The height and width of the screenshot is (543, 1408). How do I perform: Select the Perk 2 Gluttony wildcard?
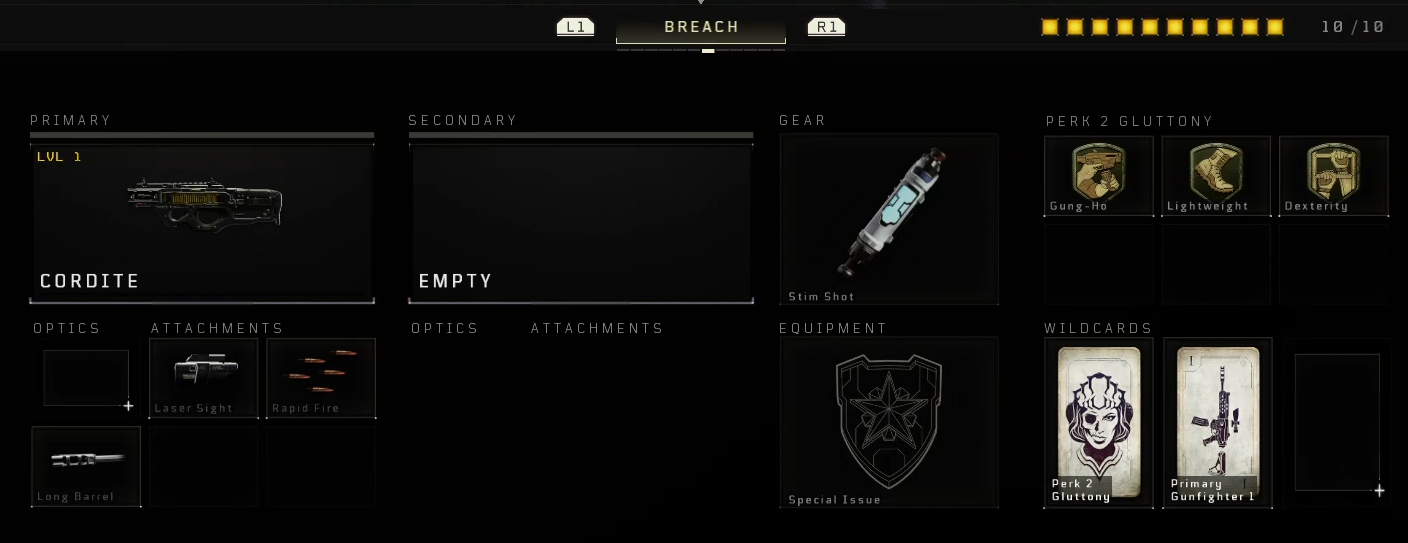(x=1098, y=422)
